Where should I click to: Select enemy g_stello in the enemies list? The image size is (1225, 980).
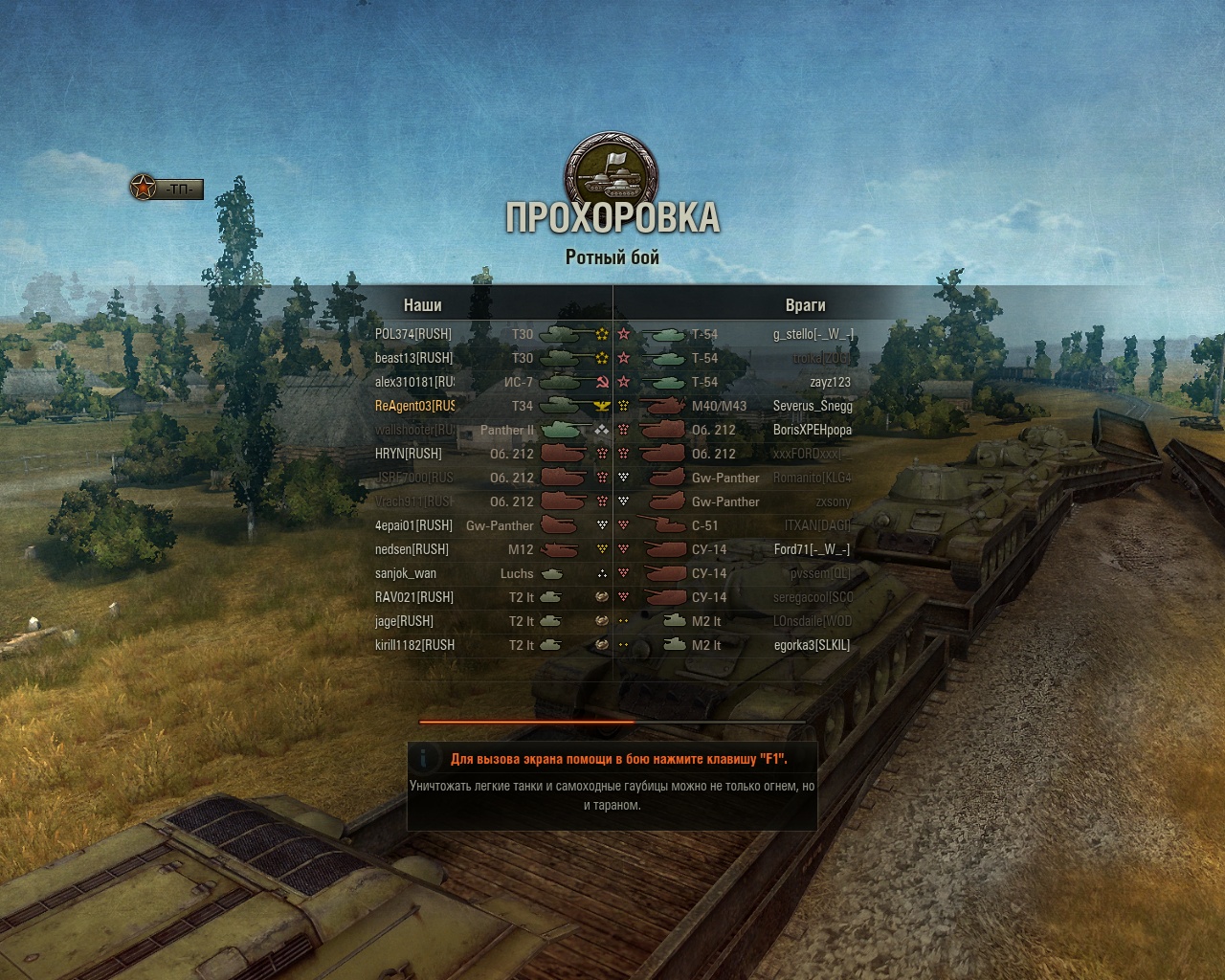pyautogui.click(x=813, y=334)
